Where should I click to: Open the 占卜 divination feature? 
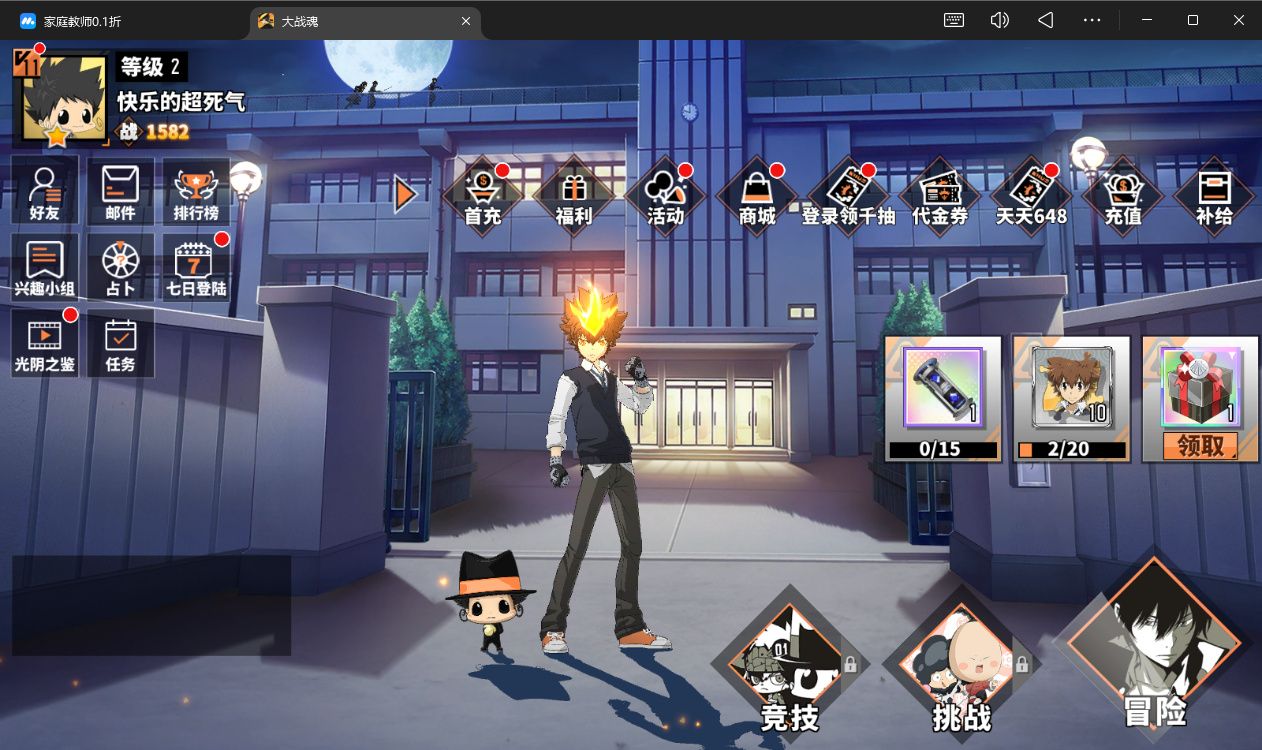pyautogui.click(x=120, y=267)
